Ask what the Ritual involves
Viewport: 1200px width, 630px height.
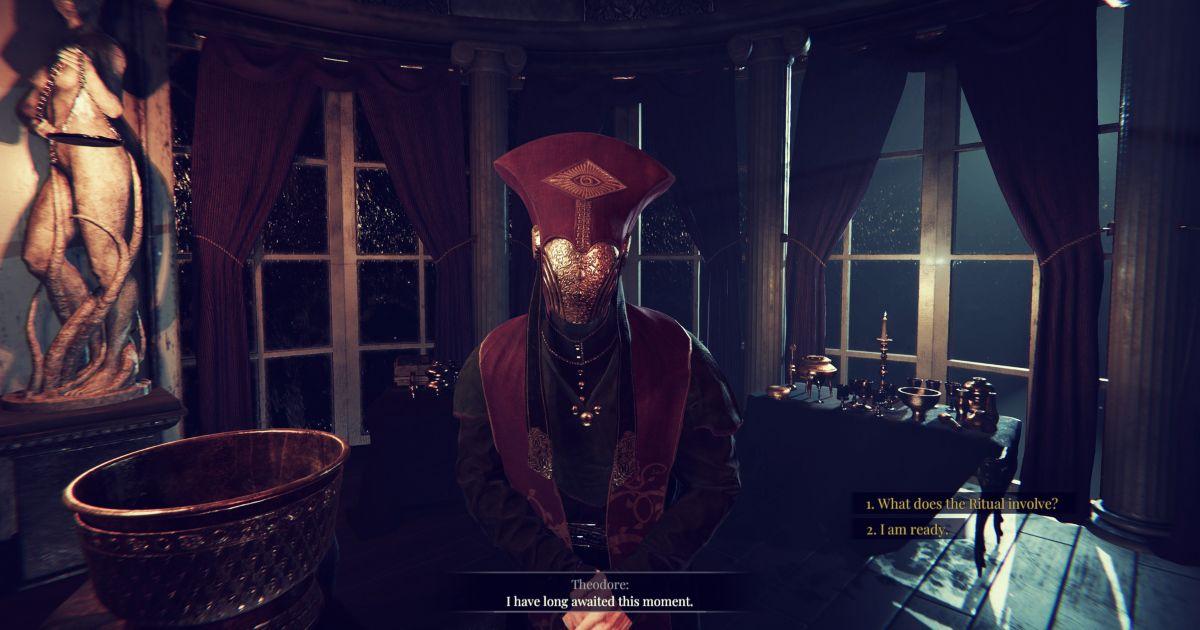click(961, 504)
